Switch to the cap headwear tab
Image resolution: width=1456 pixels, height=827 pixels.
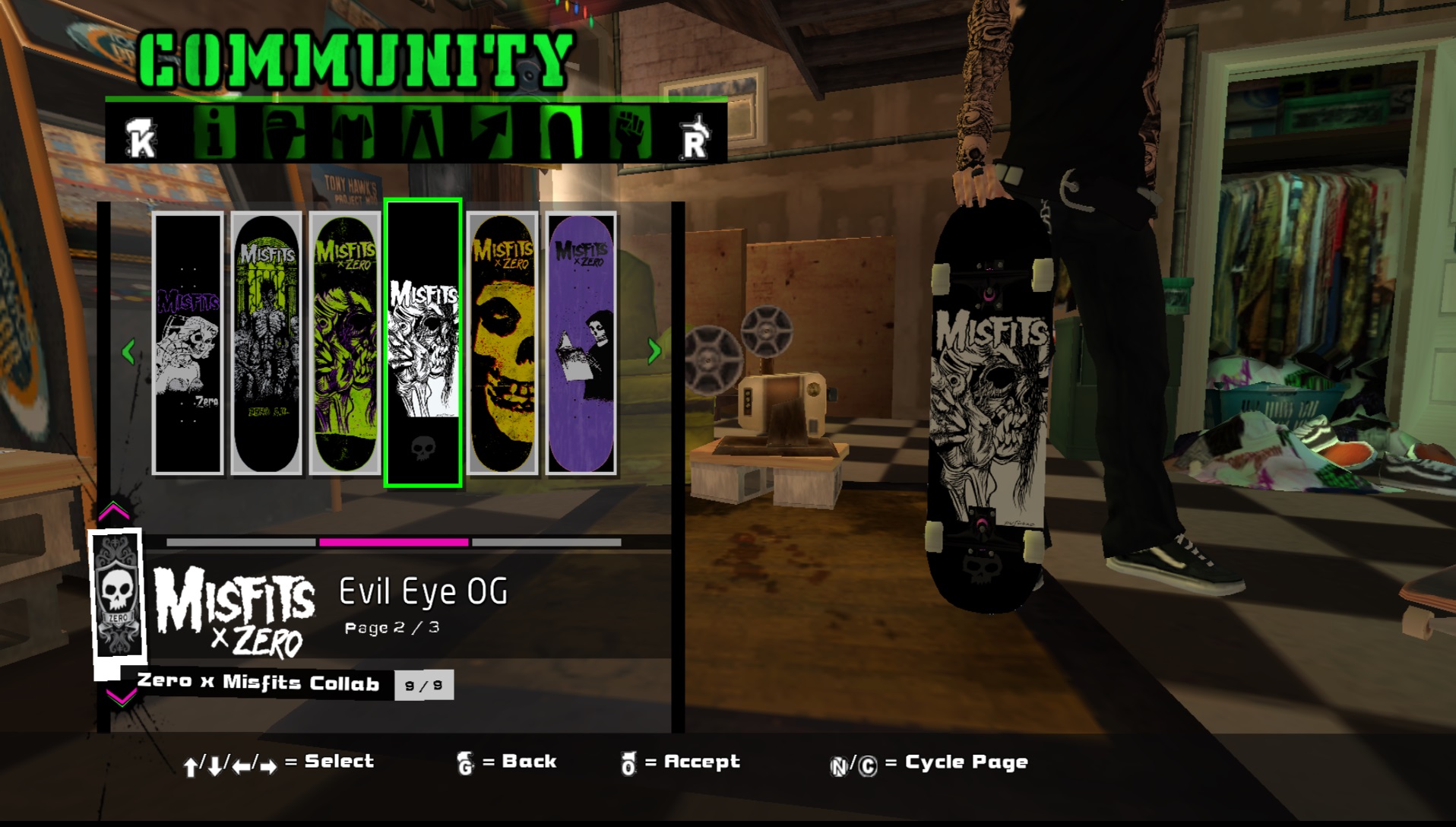283,133
